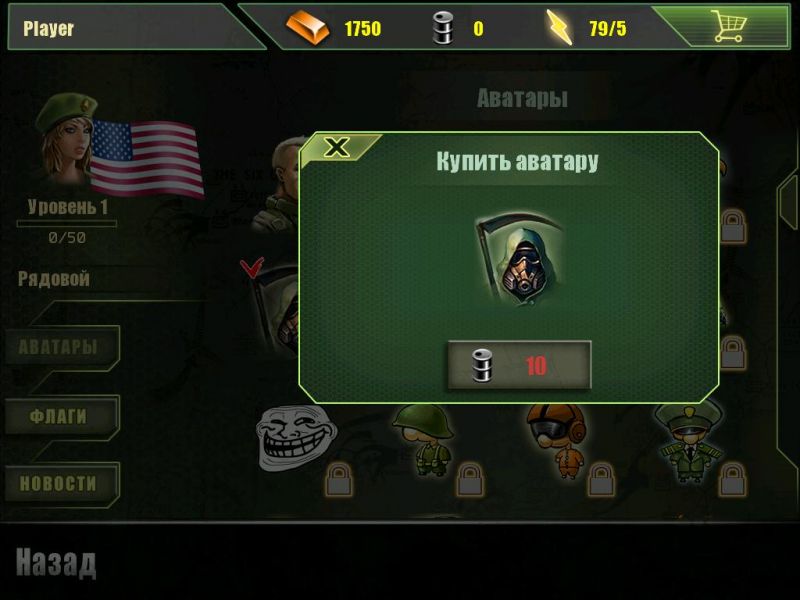
Task: Open the shop cart
Action: tap(727, 27)
